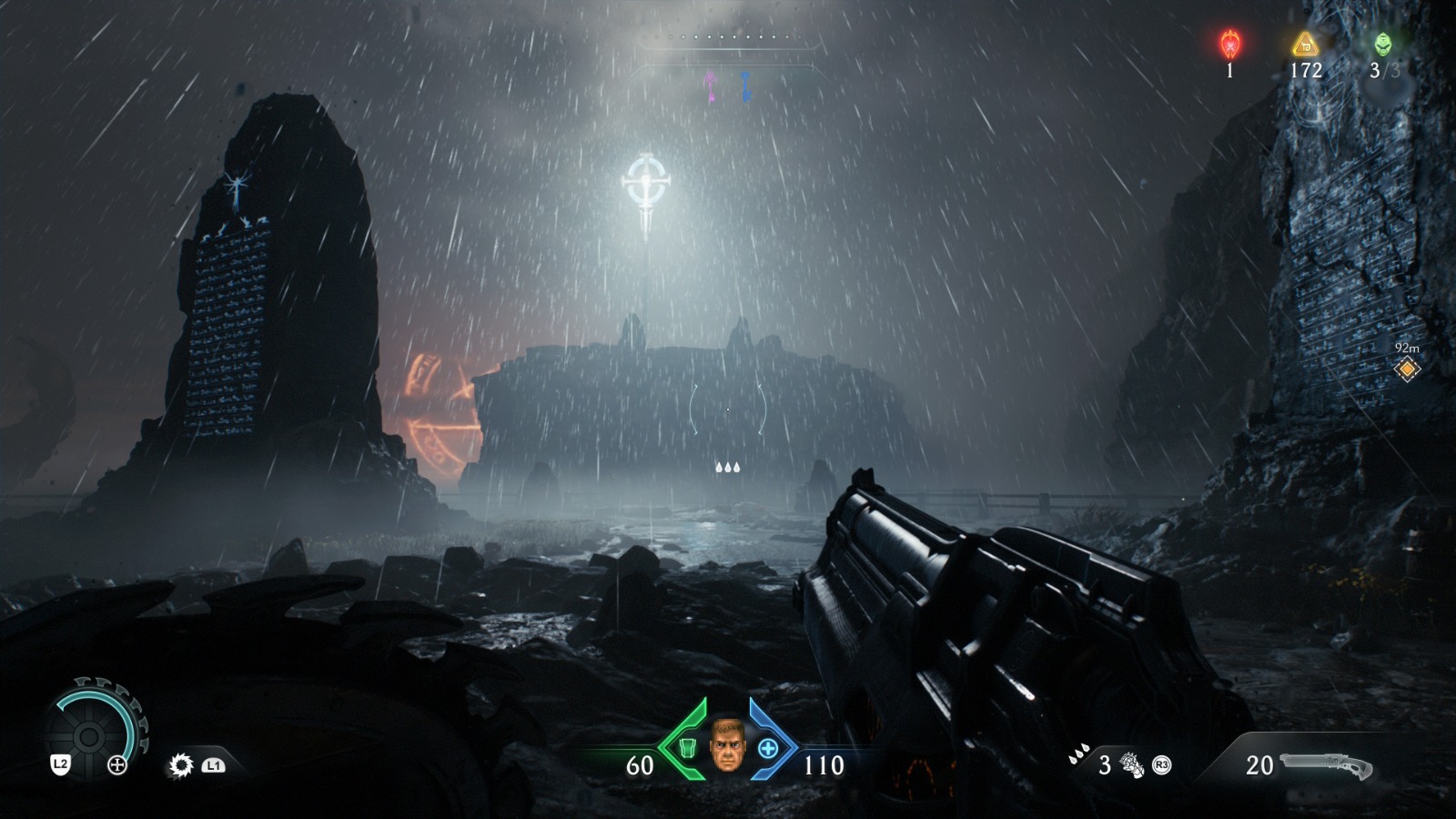Select the blue key on the compass
This screenshot has width=1456, height=819.
click(745, 86)
